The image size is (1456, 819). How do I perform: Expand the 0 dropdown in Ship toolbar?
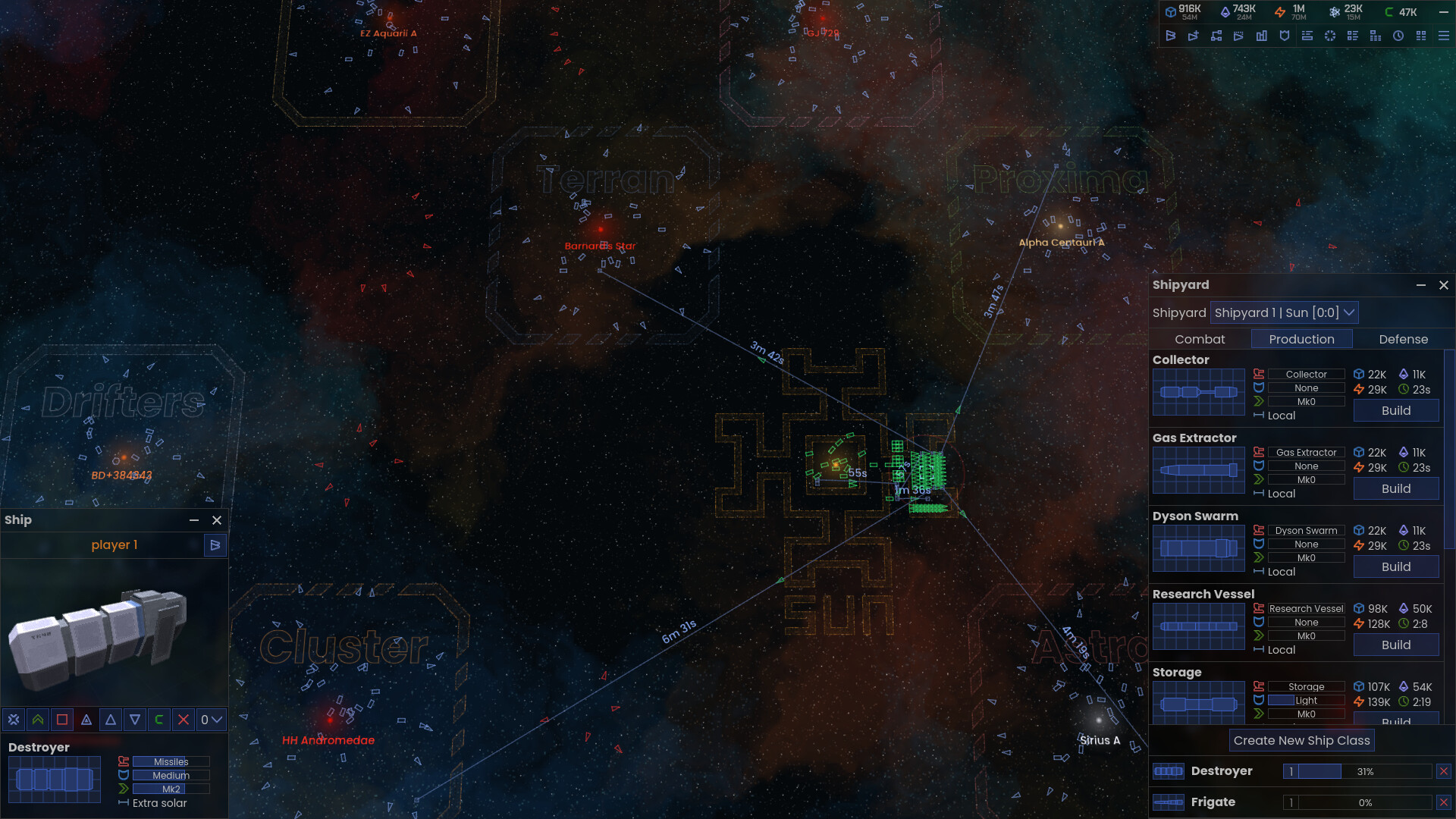click(x=212, y=719)
